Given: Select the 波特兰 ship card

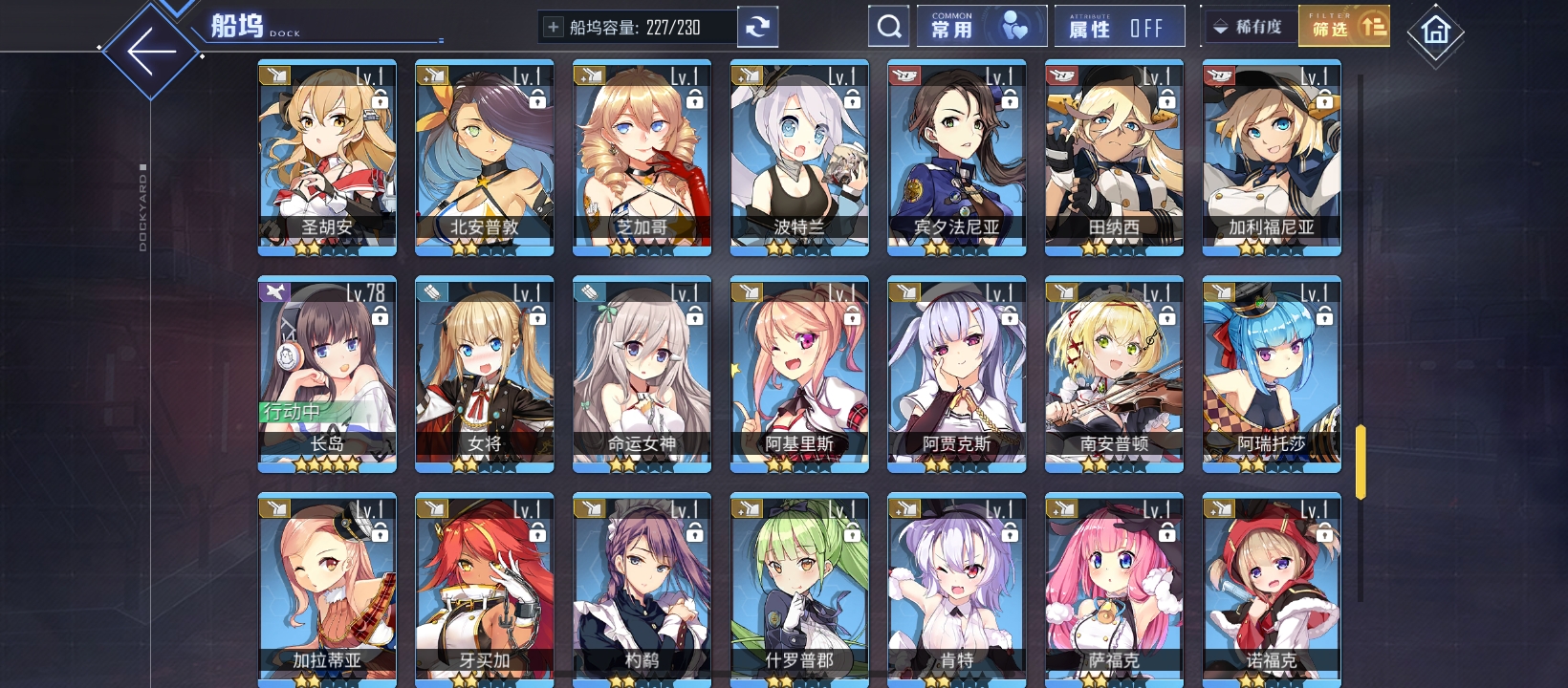Looking at the screenshot, I should tap(799, 158).
